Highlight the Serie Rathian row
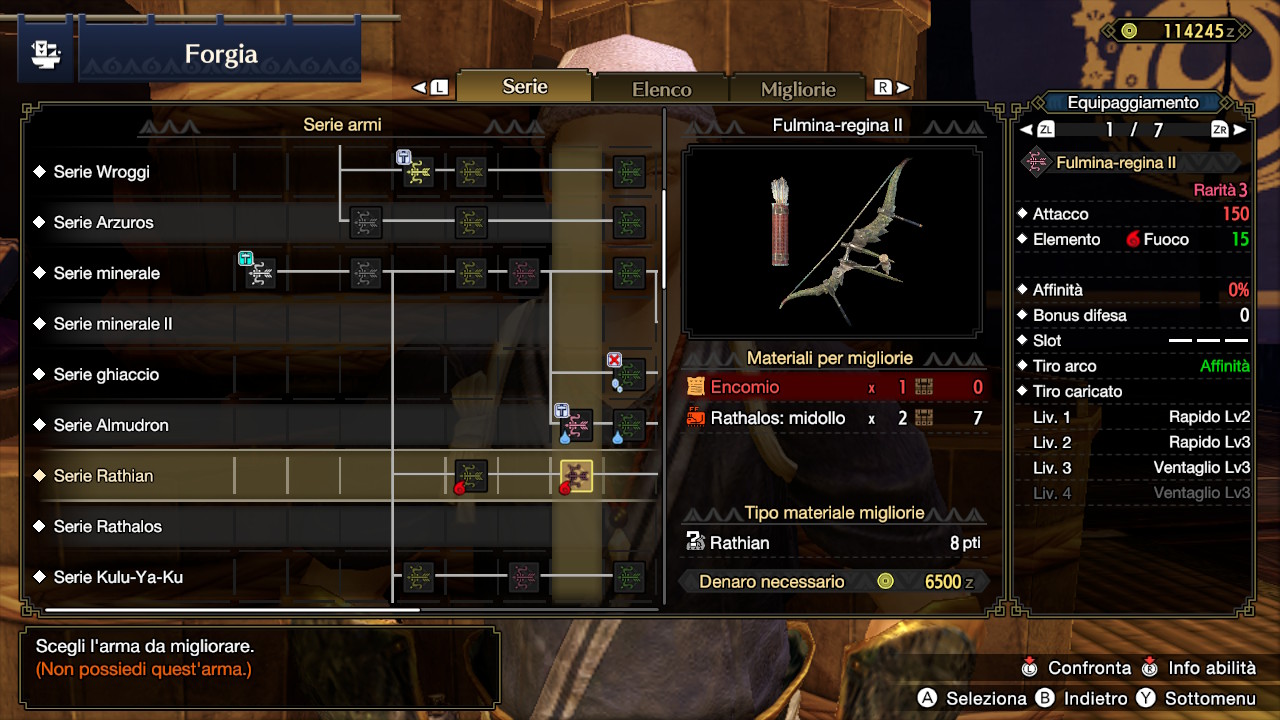 (x=104, y=476)
